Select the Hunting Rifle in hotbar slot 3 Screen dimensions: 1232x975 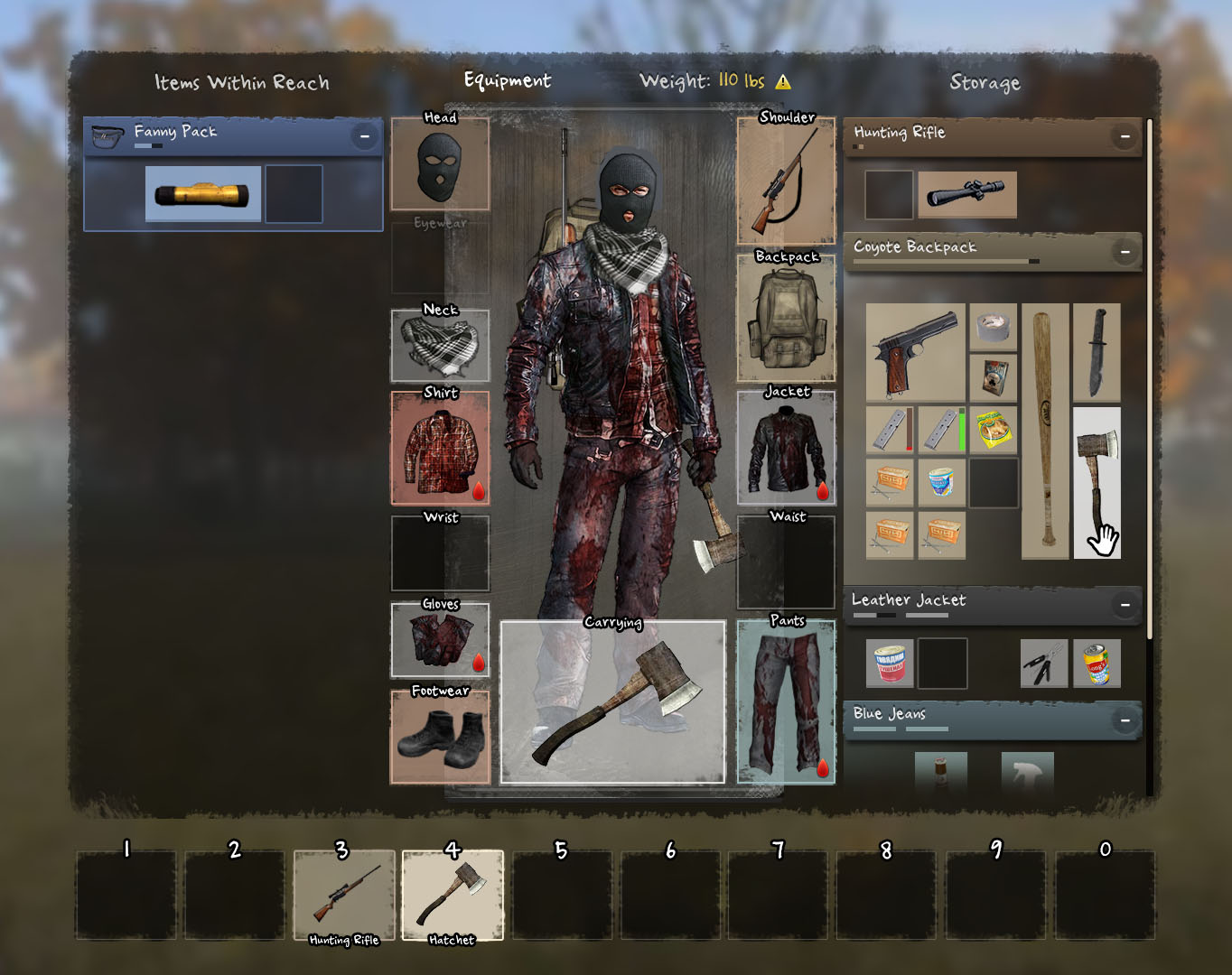click(344, 895)
